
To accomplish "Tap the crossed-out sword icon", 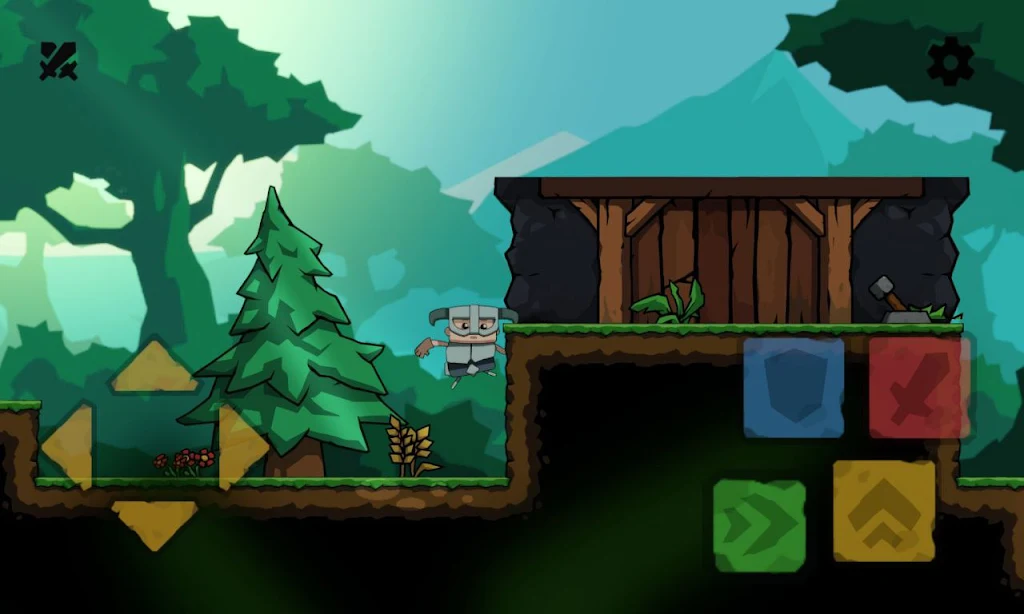I will [x=58, y=61].
